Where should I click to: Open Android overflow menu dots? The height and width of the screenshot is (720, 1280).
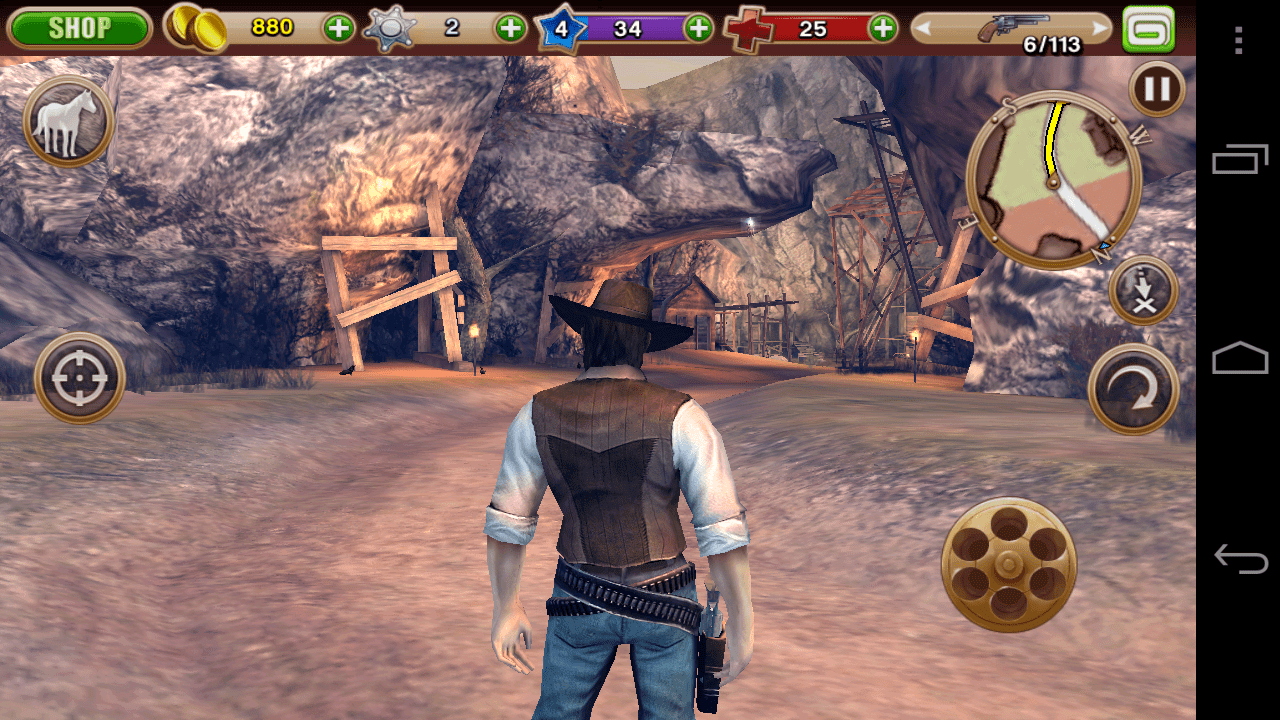coord(1239,40)
